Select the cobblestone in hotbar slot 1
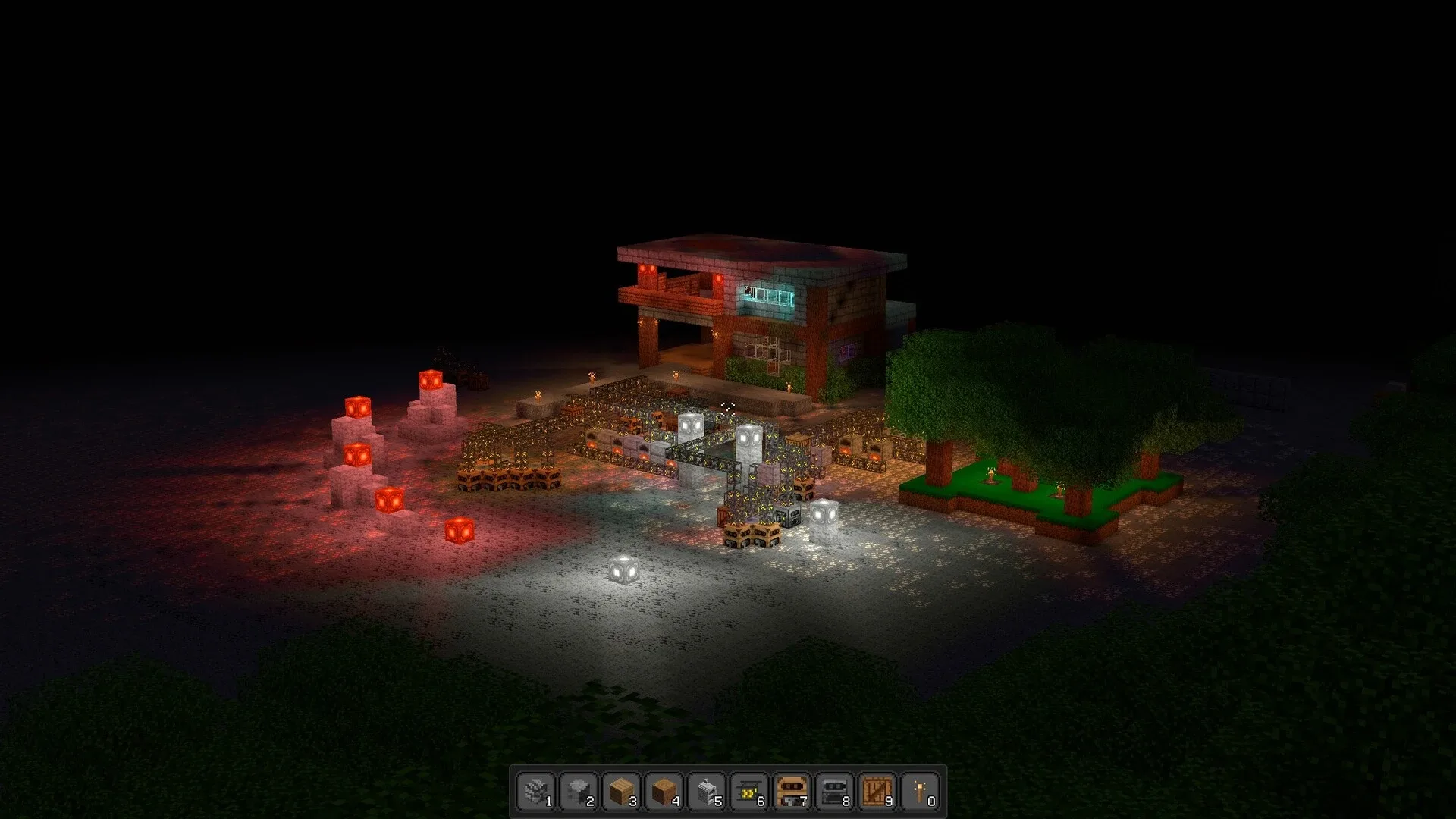 point(535,791)
